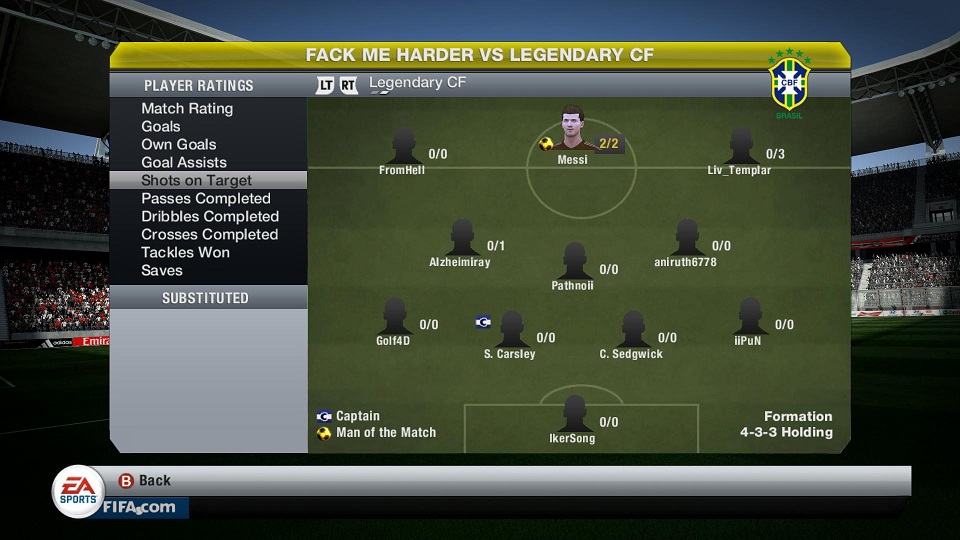Click the Pathnoii midfielder silhouette
Viewport: 960px width, 540px height.
click(573, 261)
